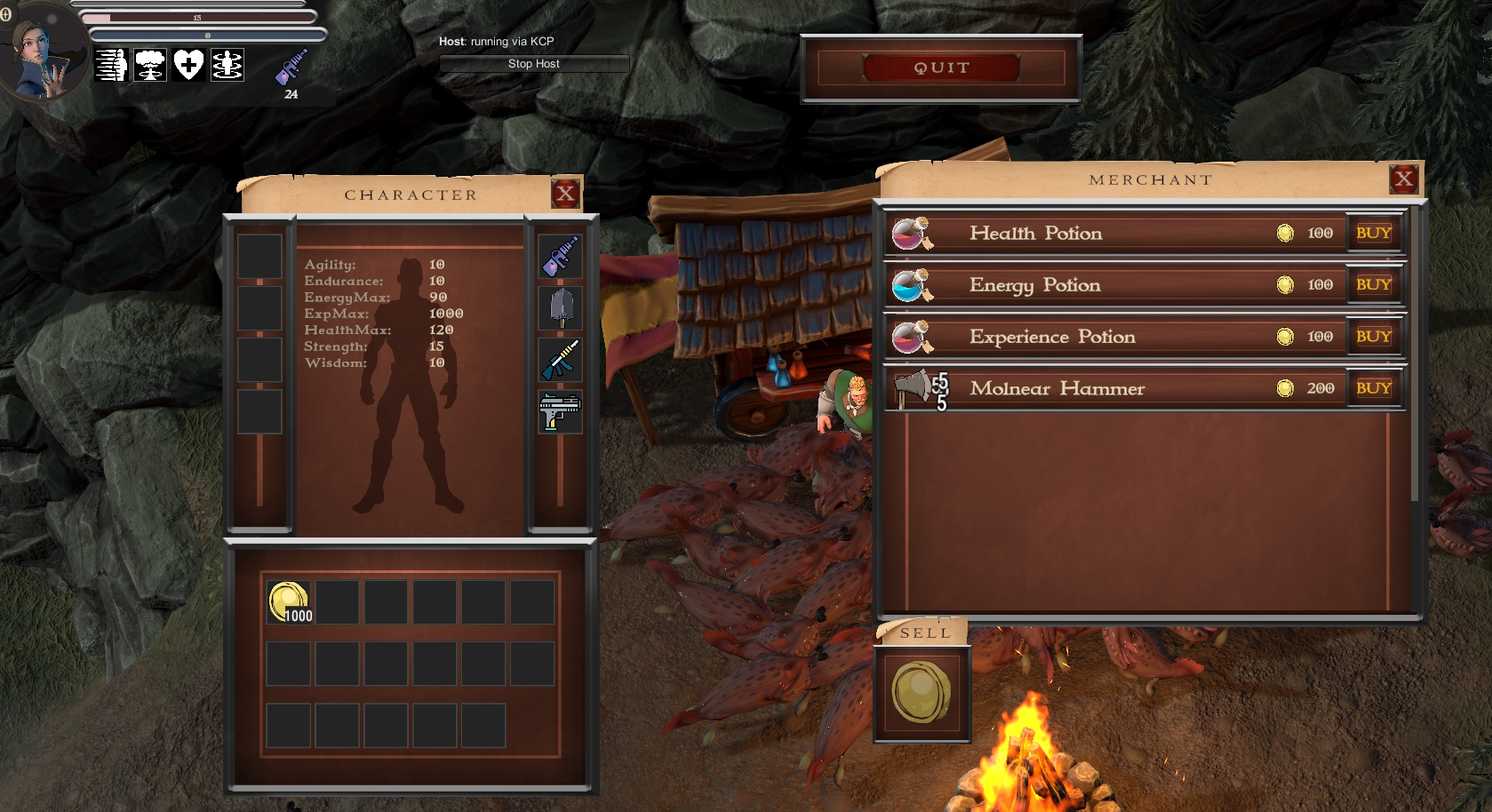Buy the Experience Potion

pos(1373,337)
